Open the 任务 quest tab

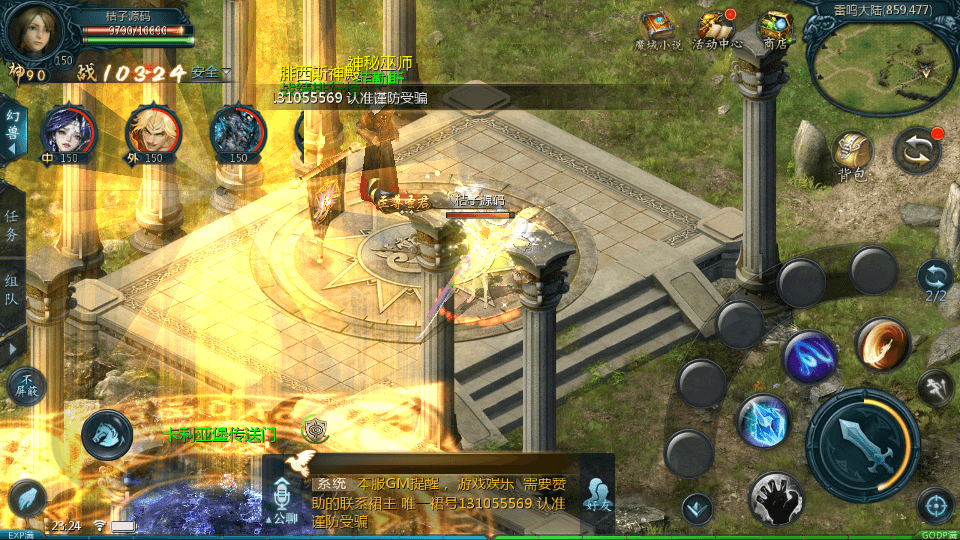coord(12,226)
